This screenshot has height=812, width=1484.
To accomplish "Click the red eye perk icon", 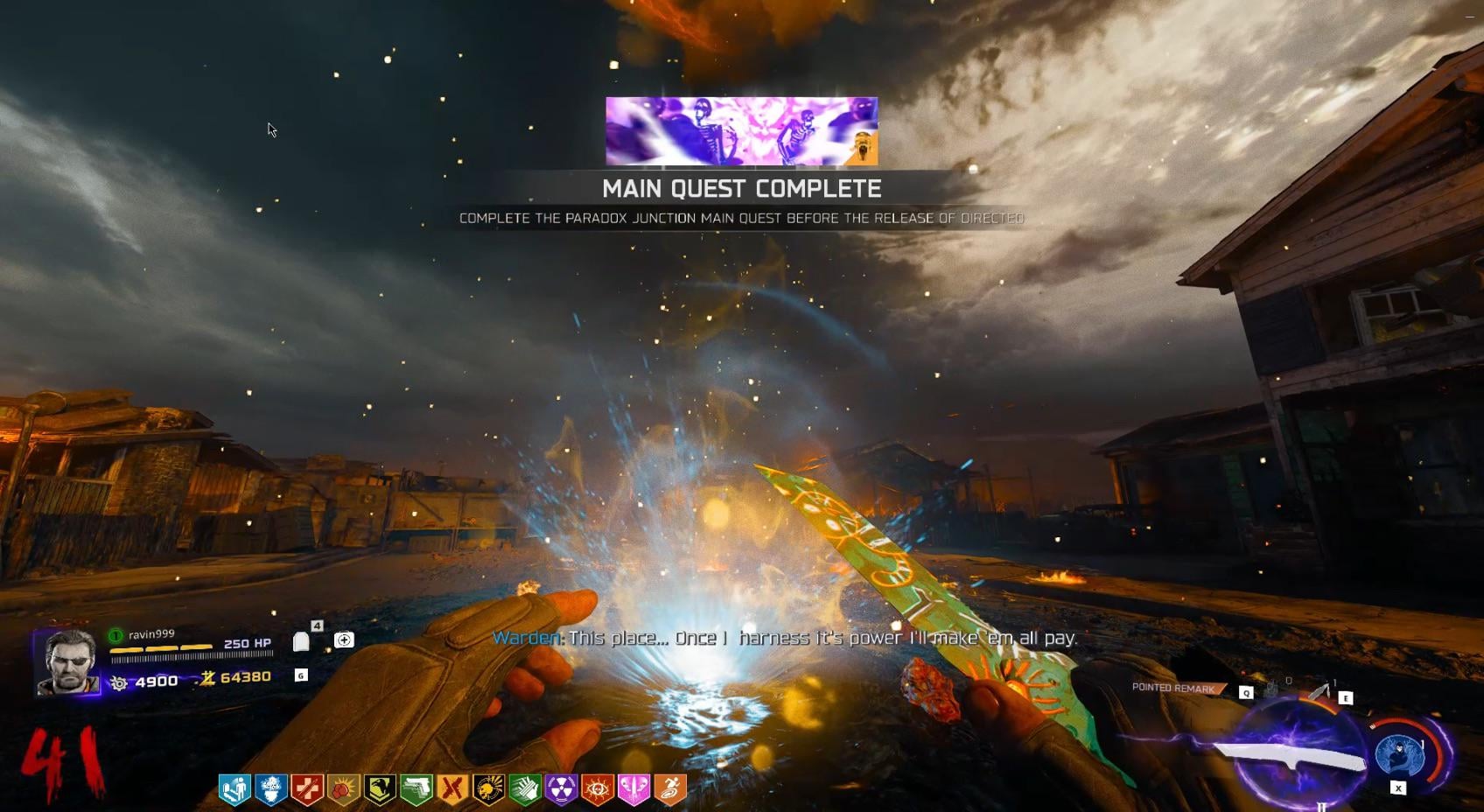I will pos(598,789).
